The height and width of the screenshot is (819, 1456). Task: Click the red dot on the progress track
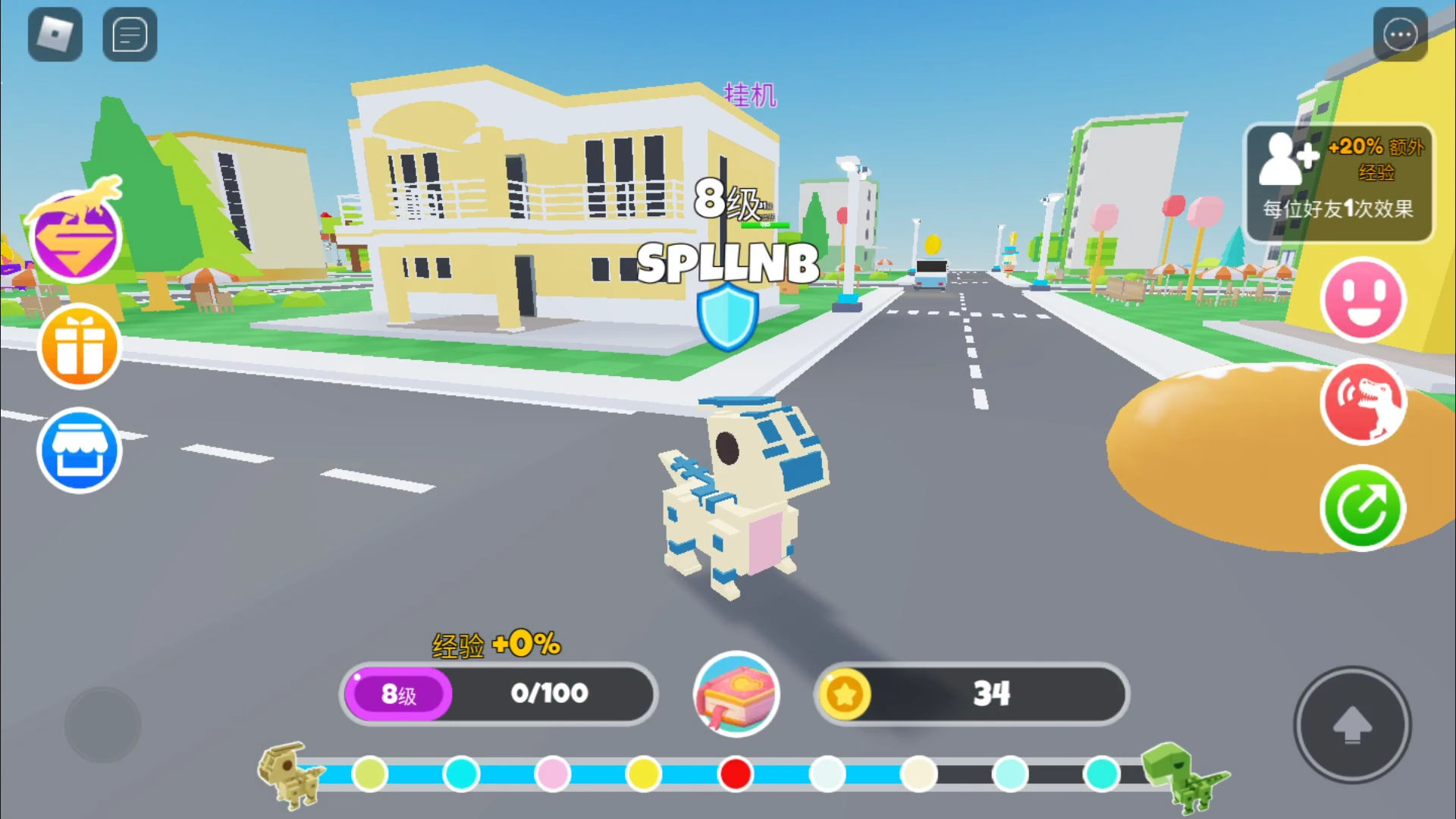coord(736,774)
